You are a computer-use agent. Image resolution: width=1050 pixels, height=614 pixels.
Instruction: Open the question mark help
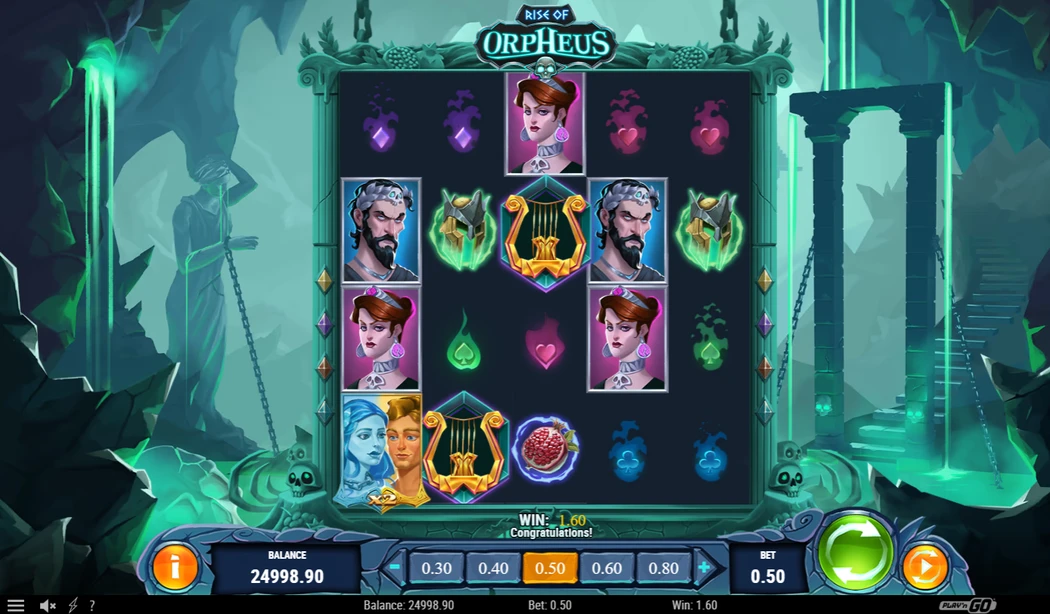pos(92,605)
